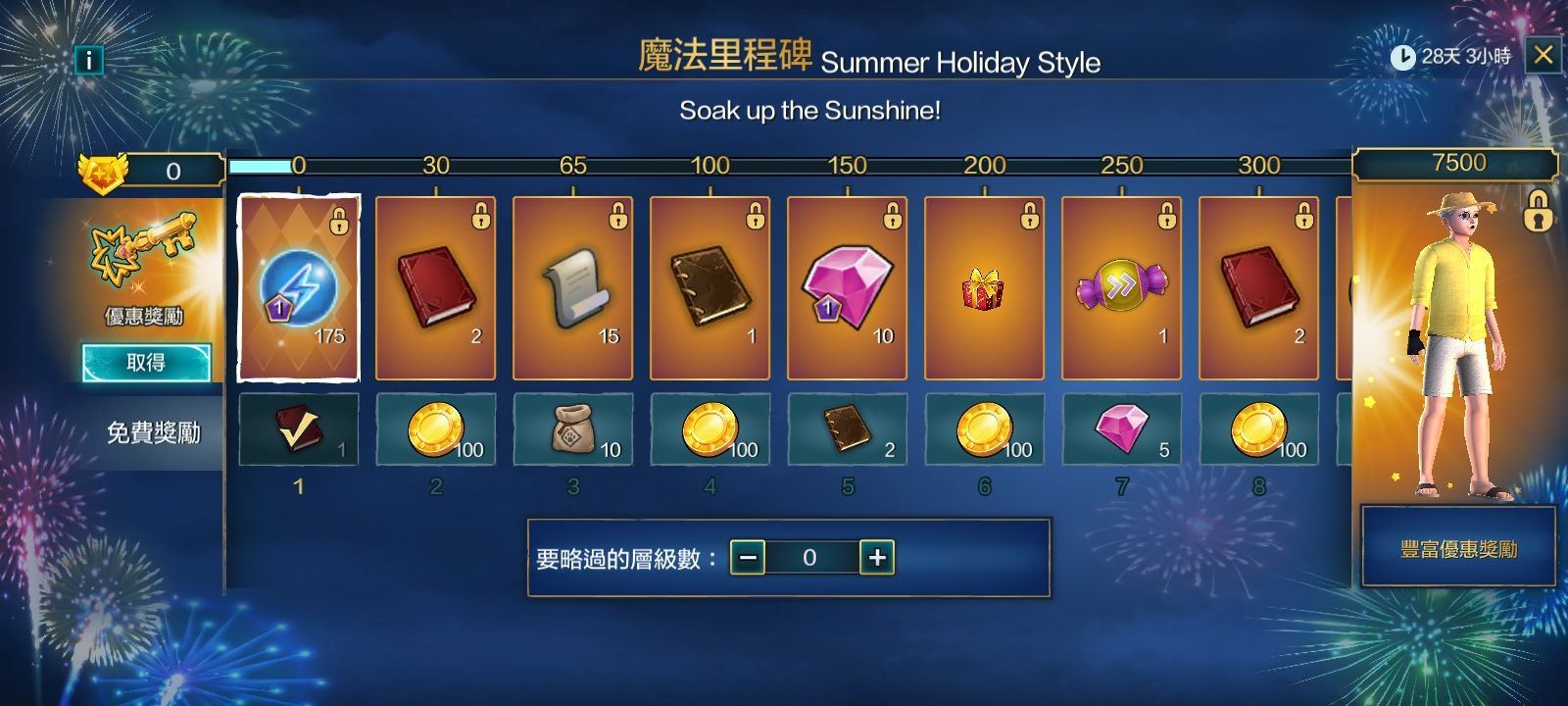Select the dark brown book premium reward

point(710,288)
